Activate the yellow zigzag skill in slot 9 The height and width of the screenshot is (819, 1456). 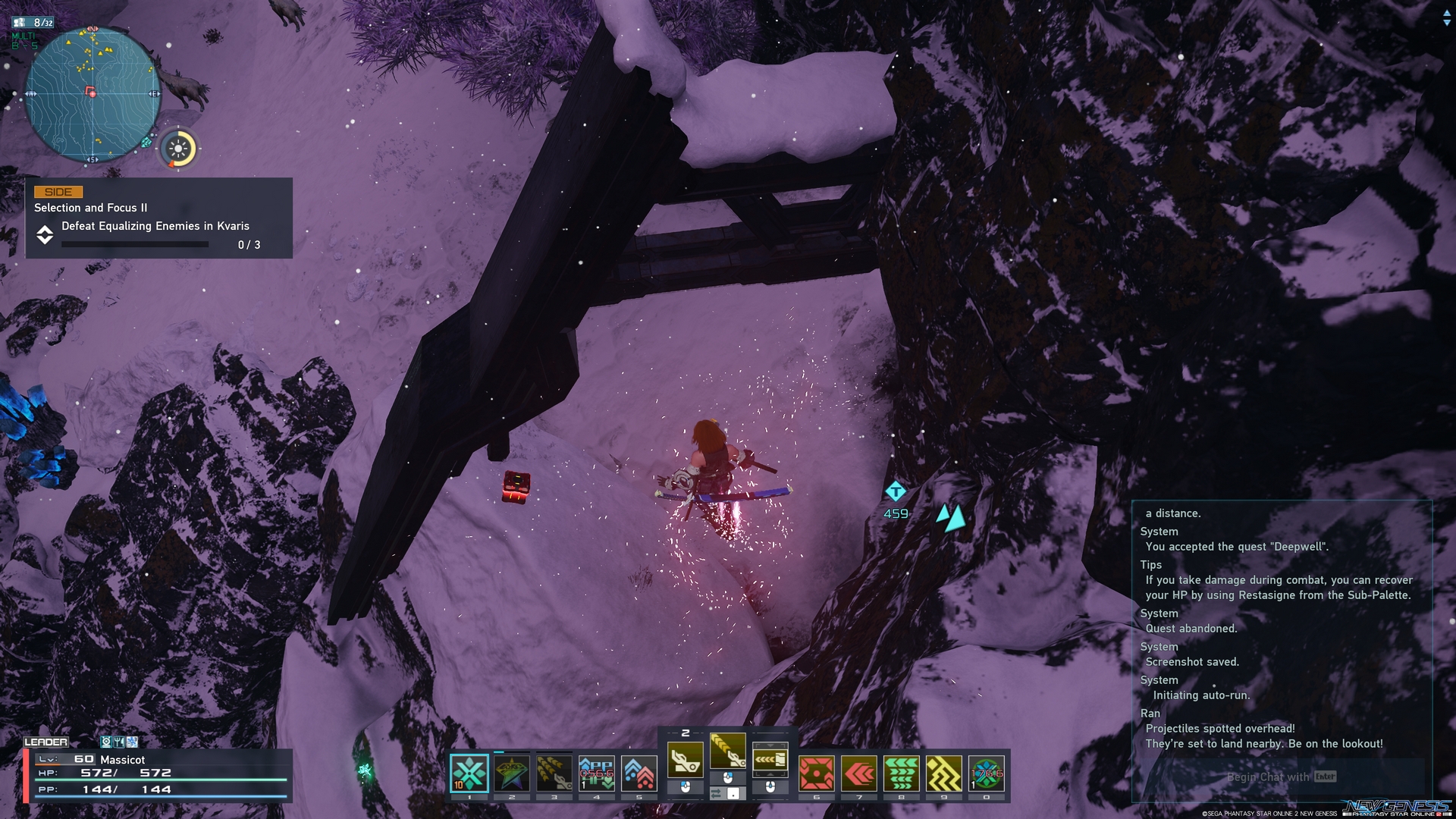pyautogui.click(x=944, y=773)
